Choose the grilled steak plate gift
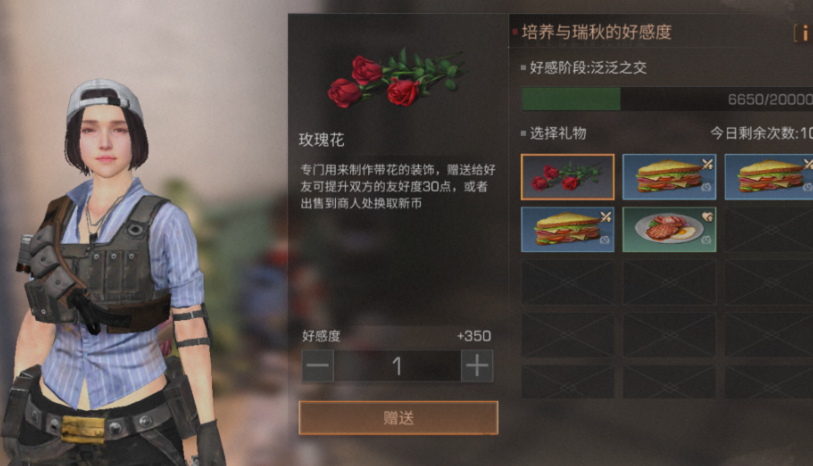Viewport: 813px width, 466px height. [x=669, y=229]
